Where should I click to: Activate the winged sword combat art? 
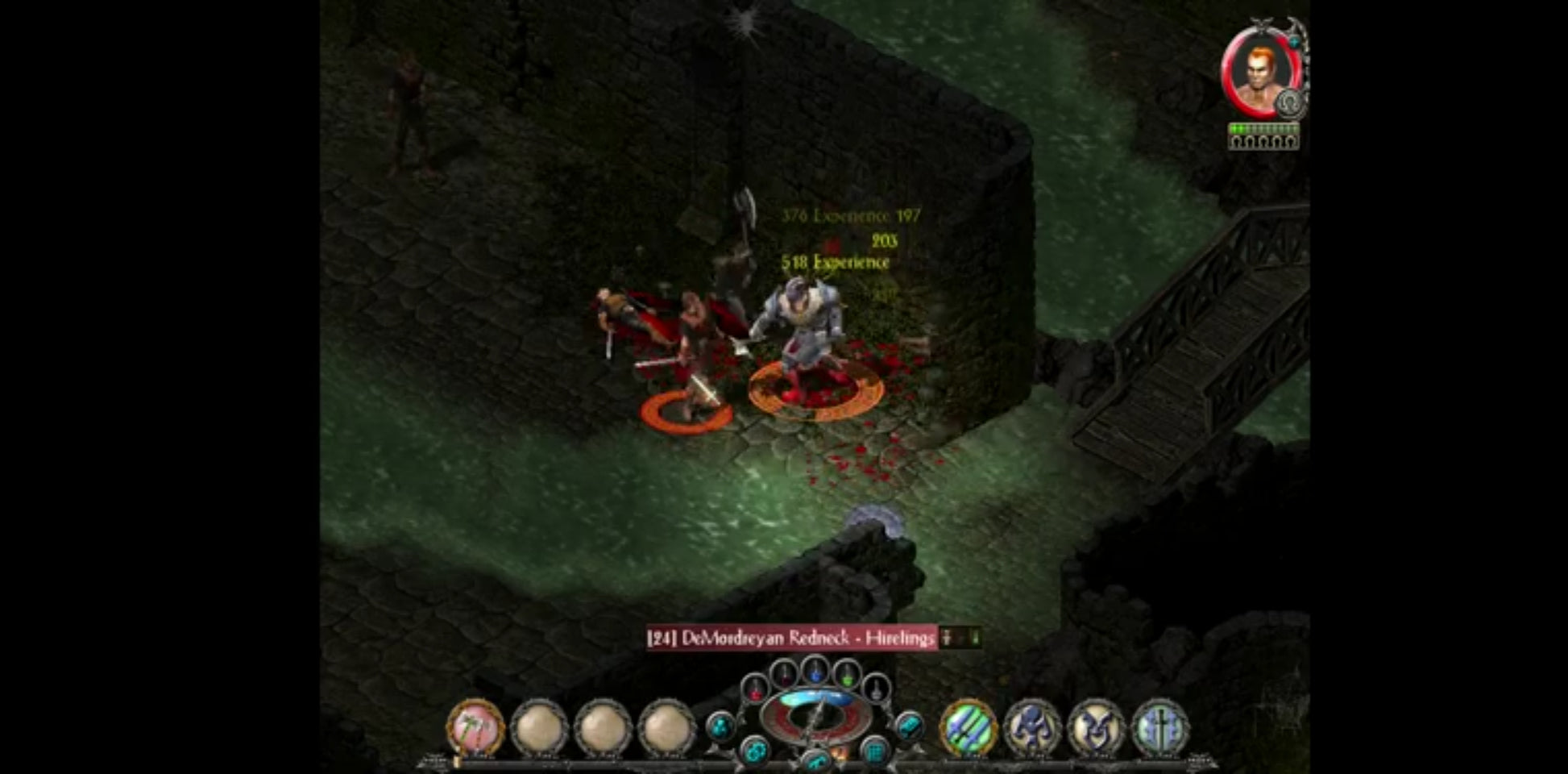[1160, 727]
